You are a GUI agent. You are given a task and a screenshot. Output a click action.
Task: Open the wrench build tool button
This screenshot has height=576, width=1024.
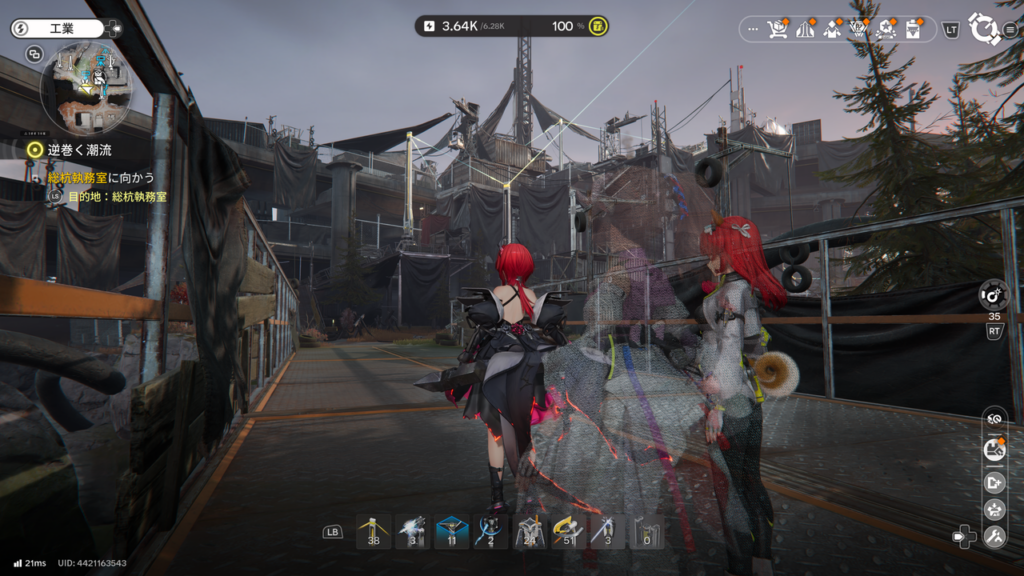click(x=994, y=537)
